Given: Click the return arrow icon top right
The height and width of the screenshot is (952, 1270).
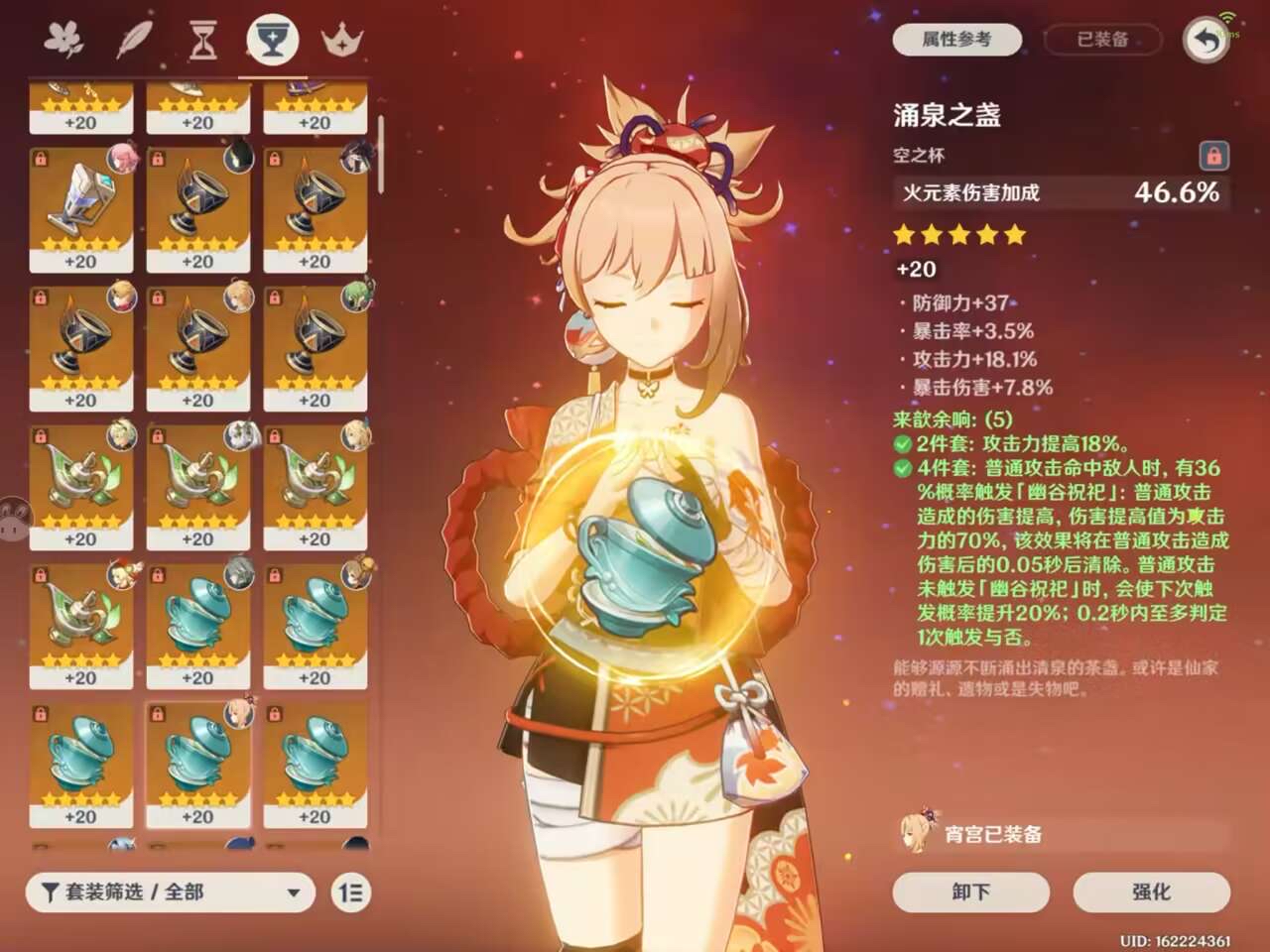Looking at the screenshot, I should (x=1206, y=40).
